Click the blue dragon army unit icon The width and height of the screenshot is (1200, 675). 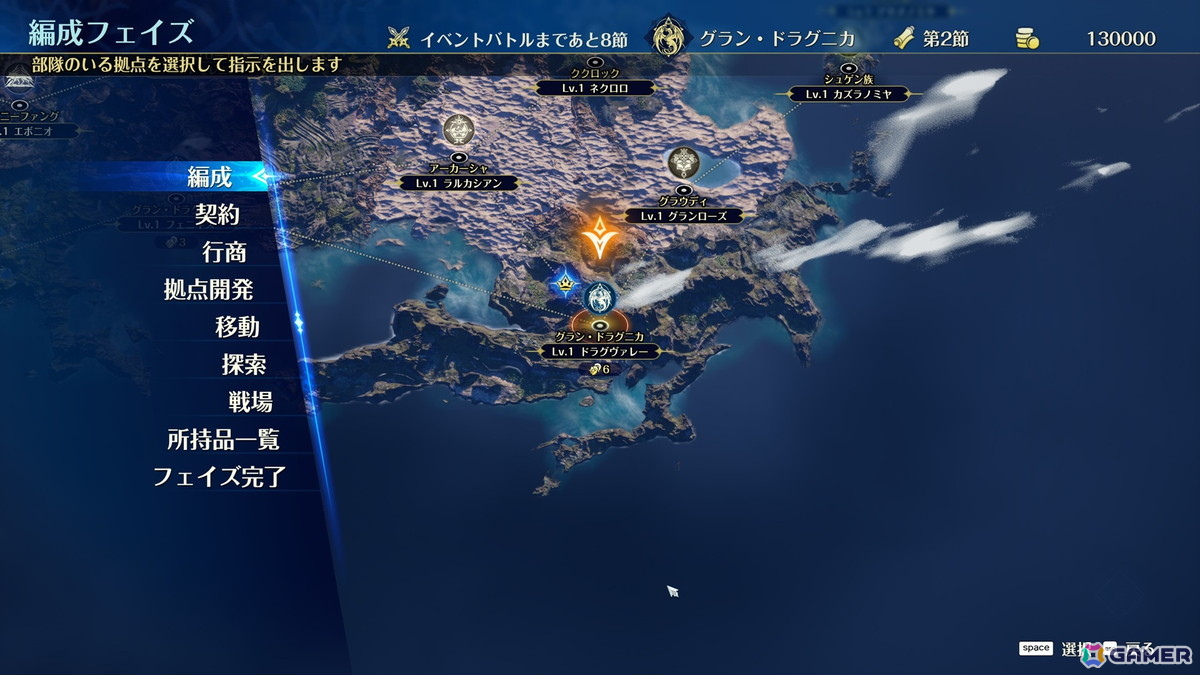(x=600, y=296)
